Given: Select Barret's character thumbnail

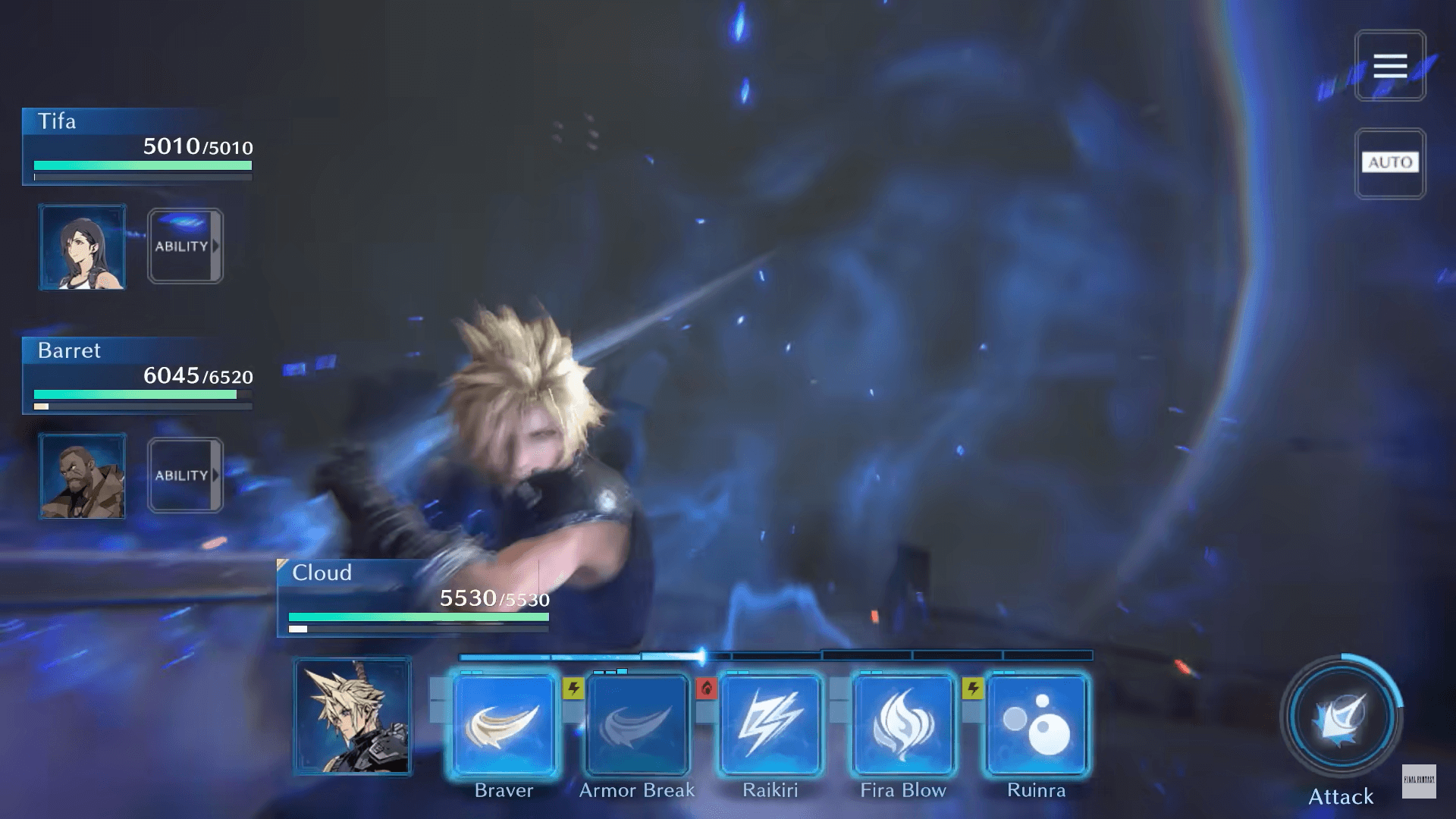Looking at the screenshot, I should click(83, 476).
